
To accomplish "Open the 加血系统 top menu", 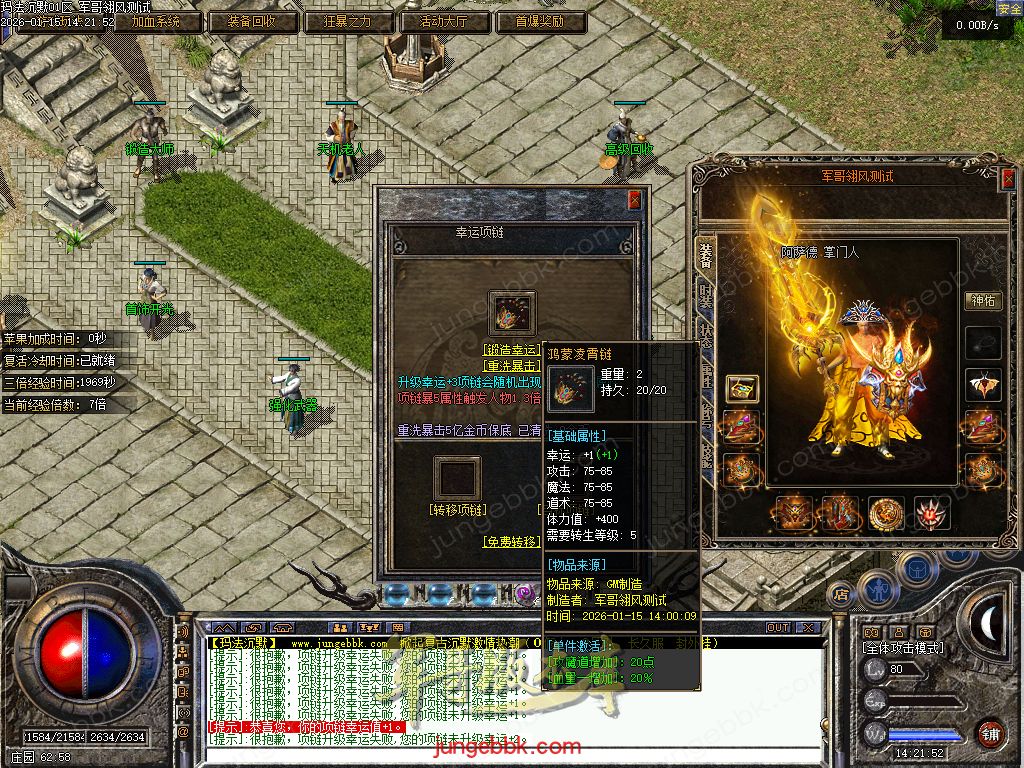I will 155,21.
